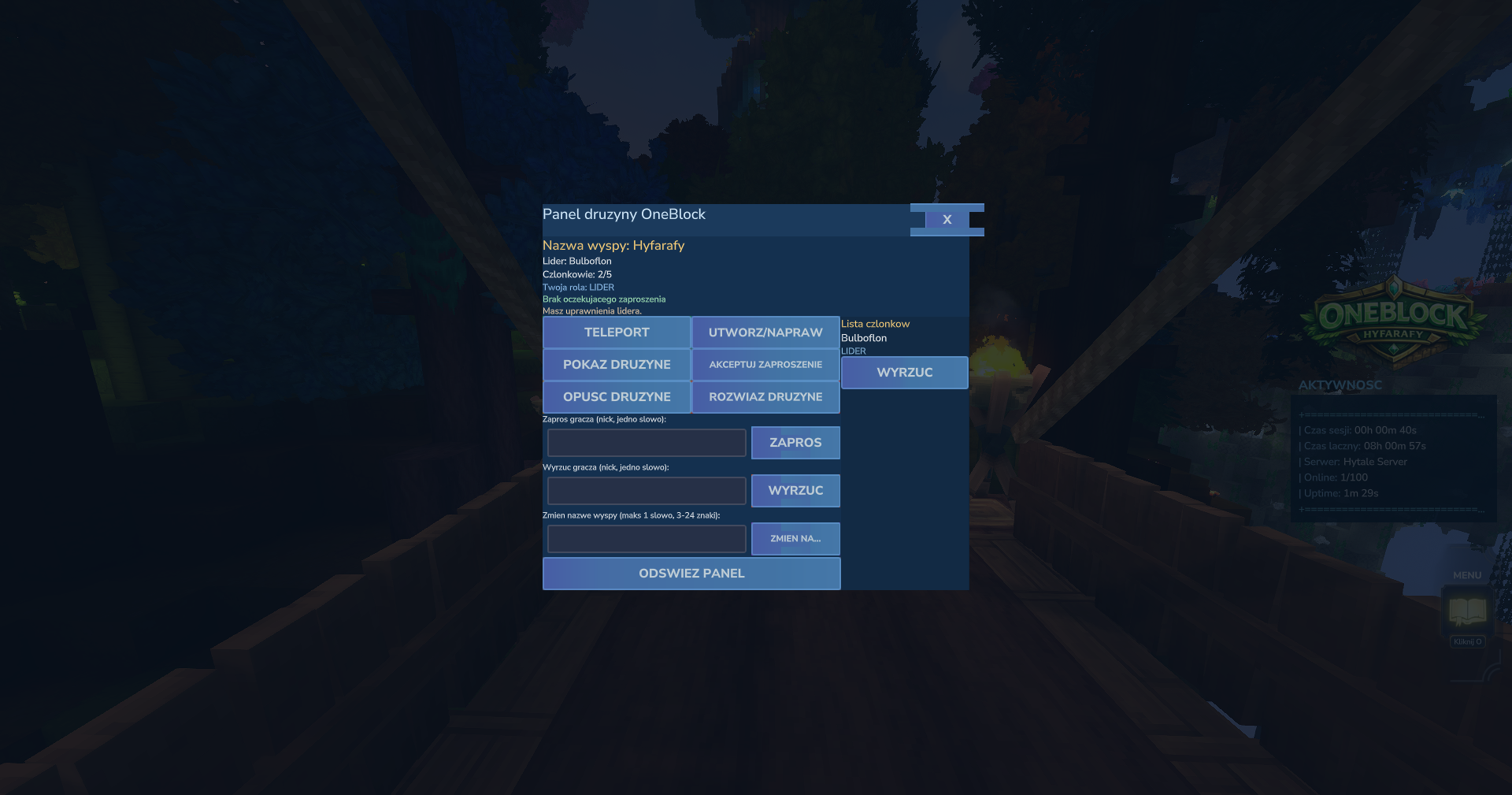Click the kick player nickname input field
The height and width of the screenshot is (795, 1512).
pyautogui.click(x=646, y=490)
